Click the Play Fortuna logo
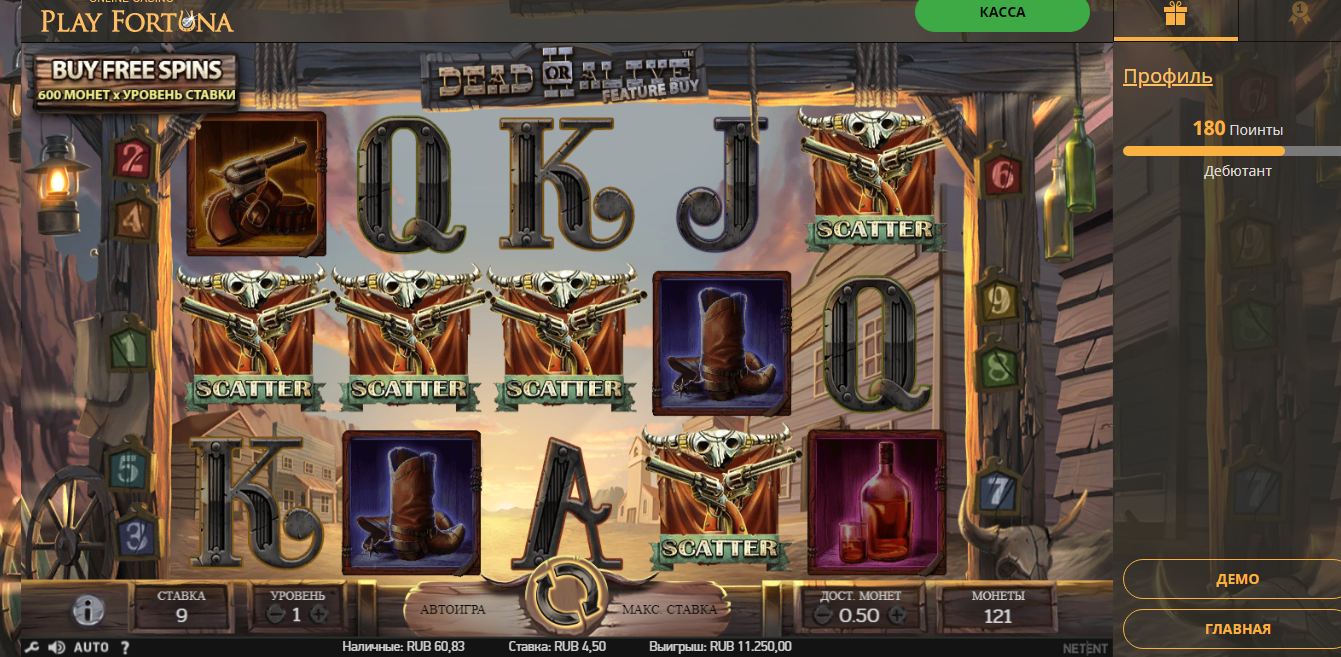This screenshot has width=1341, height=657. point(136,18)
